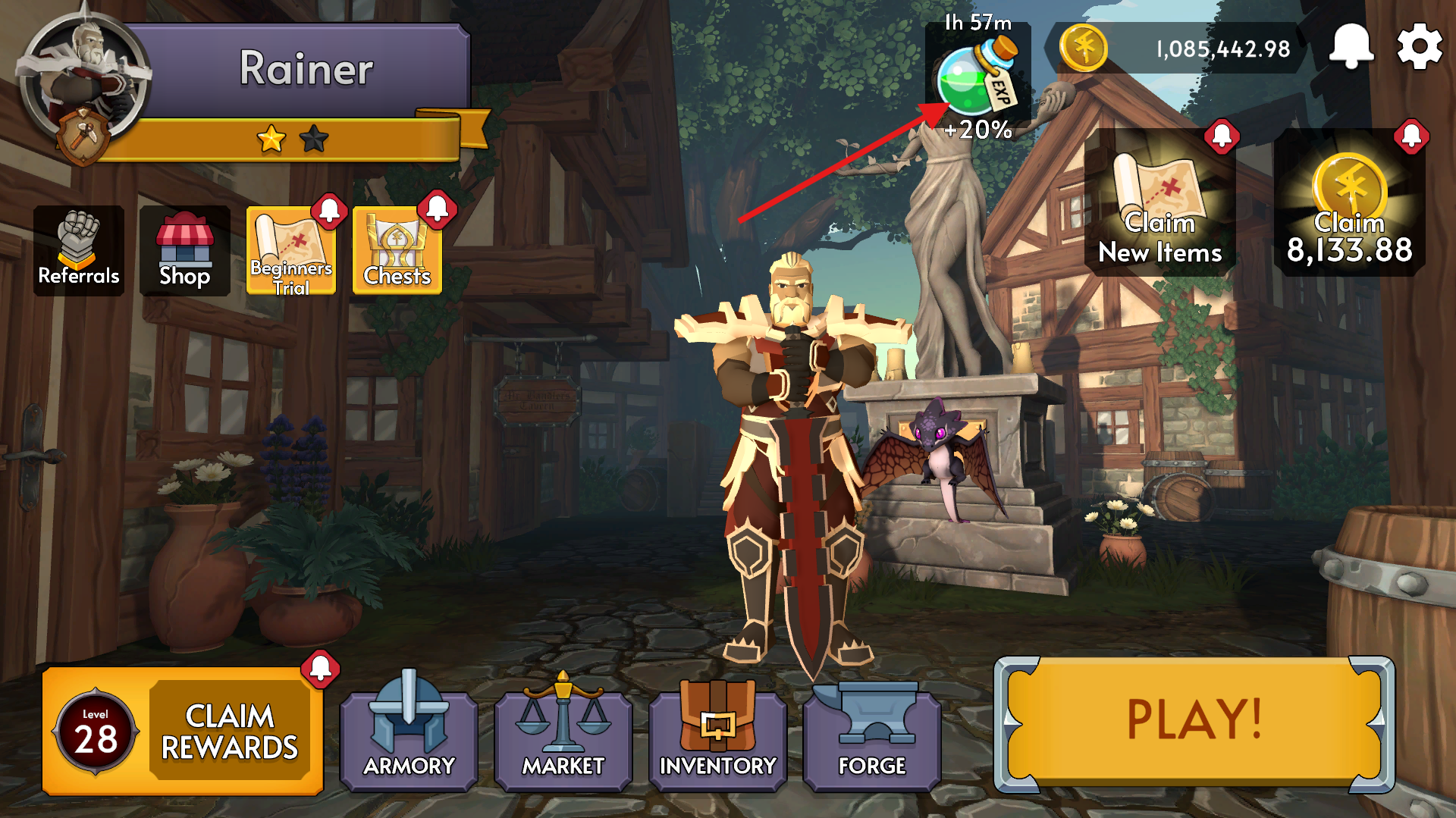Image resolution: width=1456 pixels, height=818 pixels.
Task: Go to the Forge
Action: click(x=872, y=737)
